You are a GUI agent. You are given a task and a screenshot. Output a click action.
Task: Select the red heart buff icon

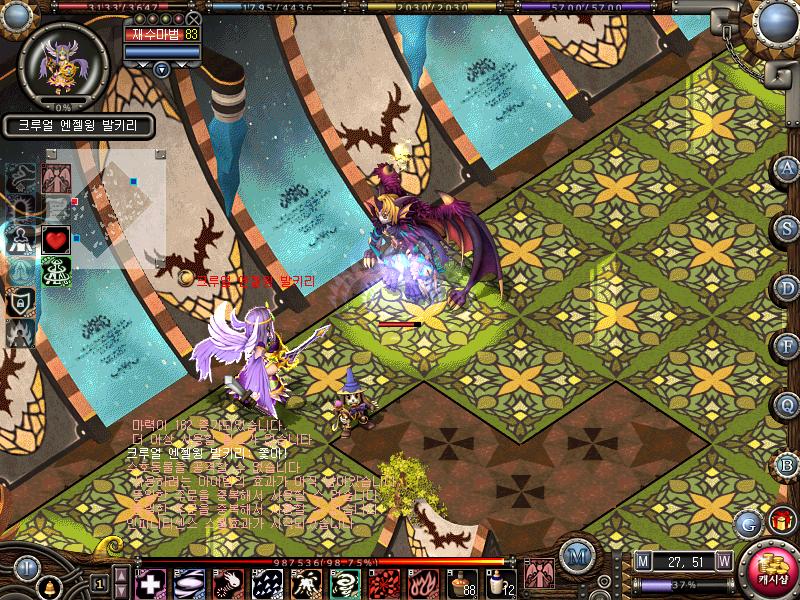[55, 240]
